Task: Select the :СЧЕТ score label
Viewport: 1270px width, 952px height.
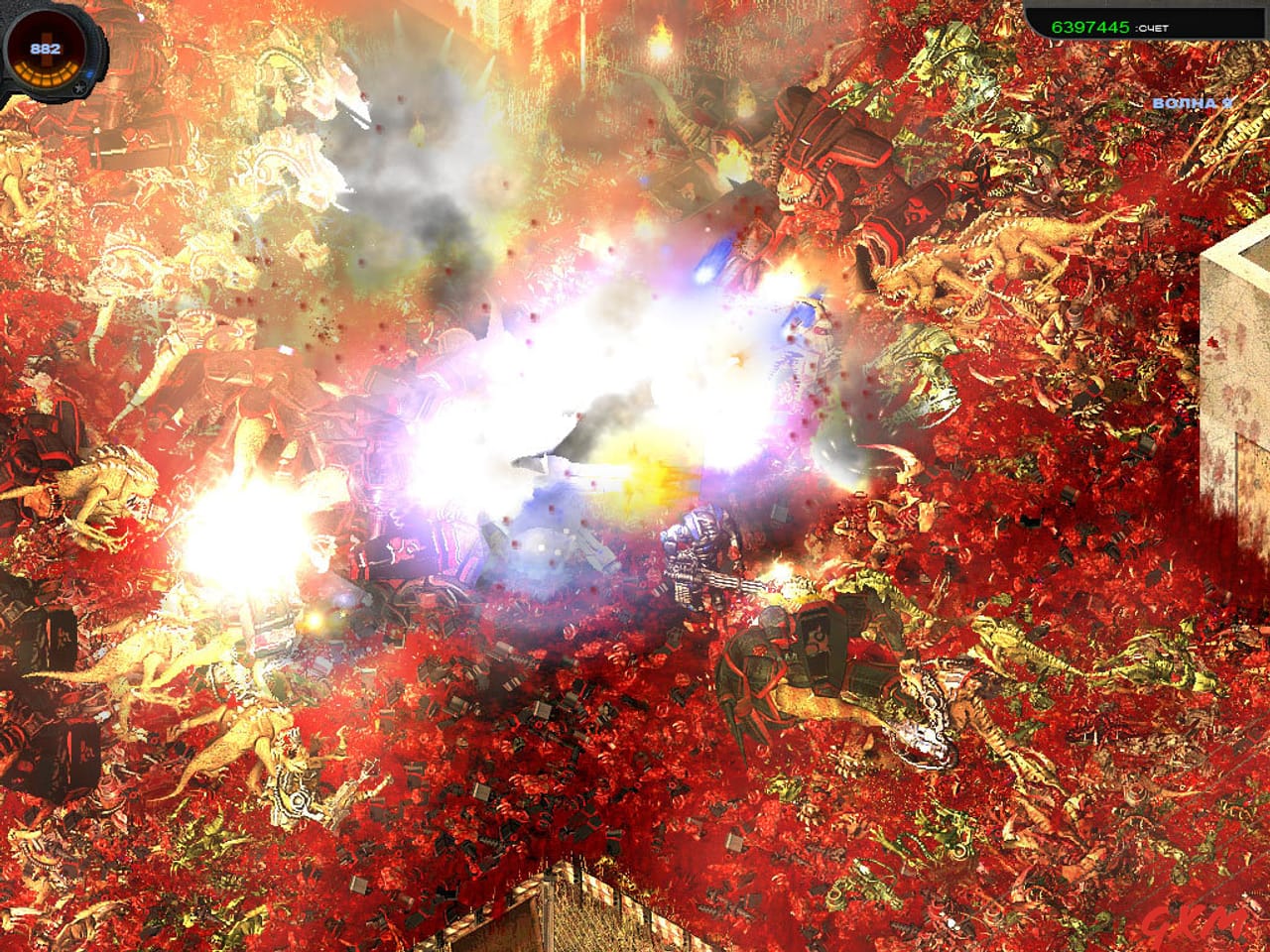Action: tap(1152, 28)
